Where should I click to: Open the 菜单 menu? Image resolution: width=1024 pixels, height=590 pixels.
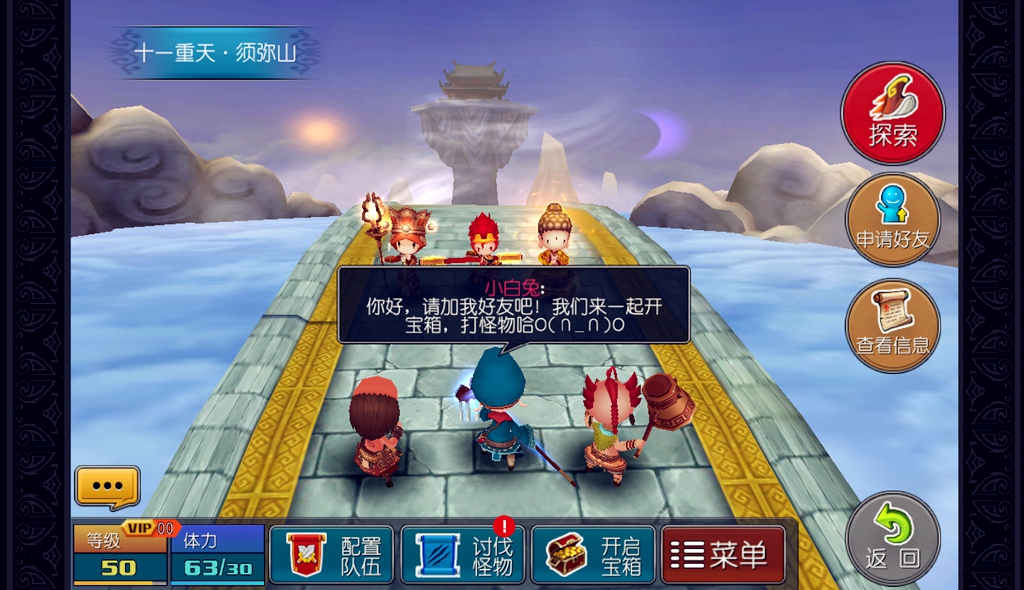[x=723, y=554]
